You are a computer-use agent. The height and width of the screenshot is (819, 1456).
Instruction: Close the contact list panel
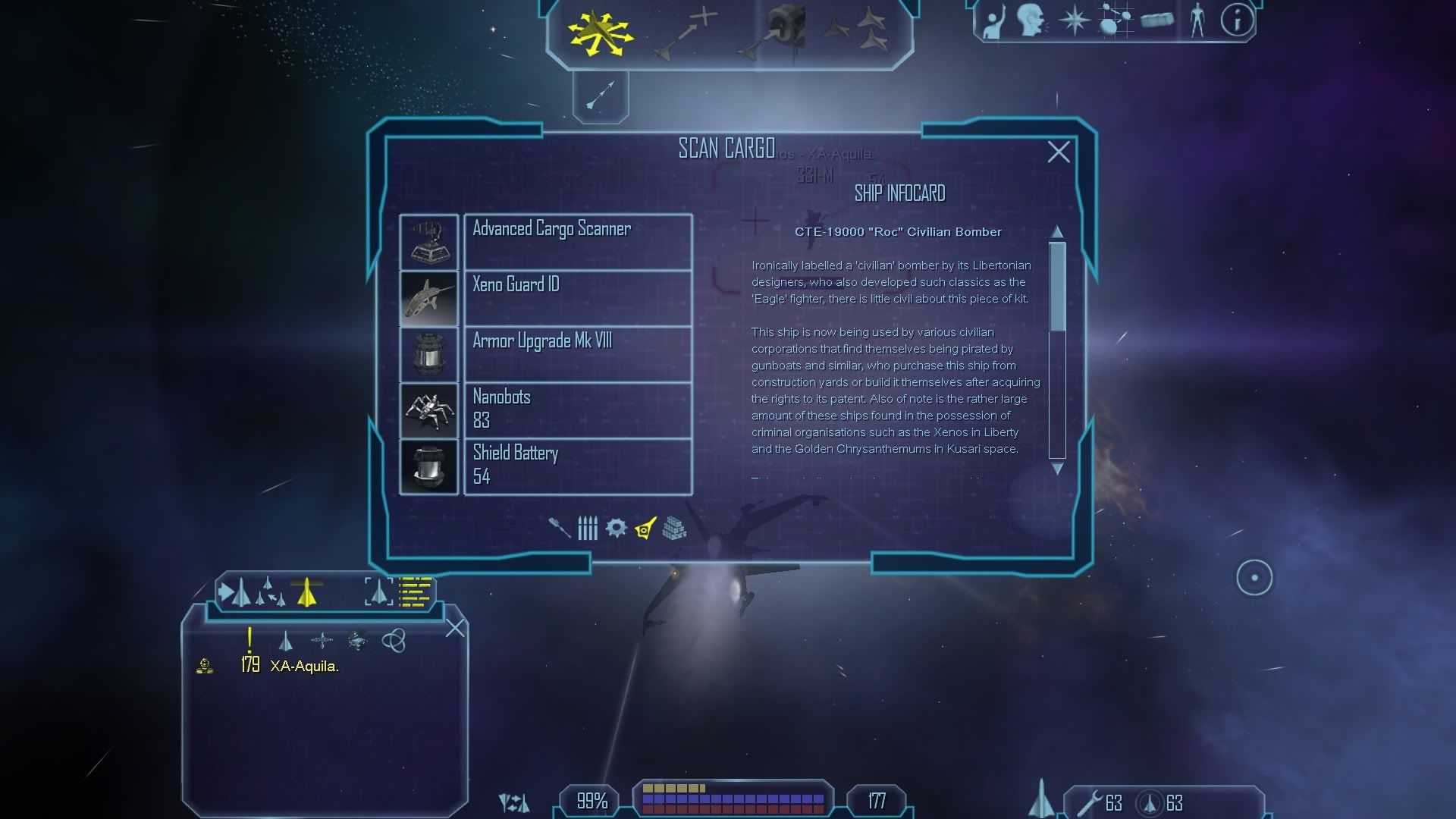[x=455, y=628]
